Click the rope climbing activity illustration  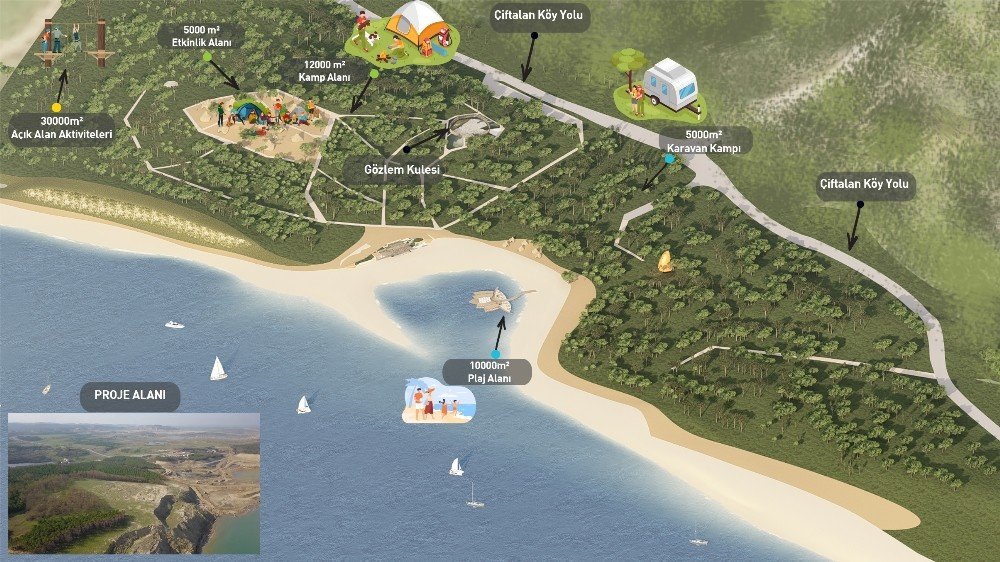73,42
